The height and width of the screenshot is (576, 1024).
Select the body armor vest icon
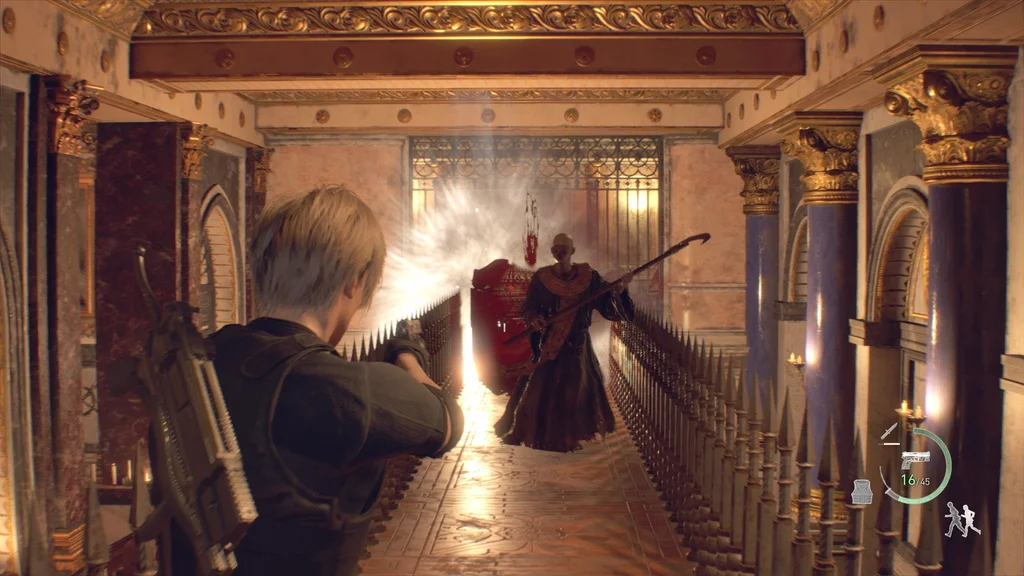tap(862, 491)
